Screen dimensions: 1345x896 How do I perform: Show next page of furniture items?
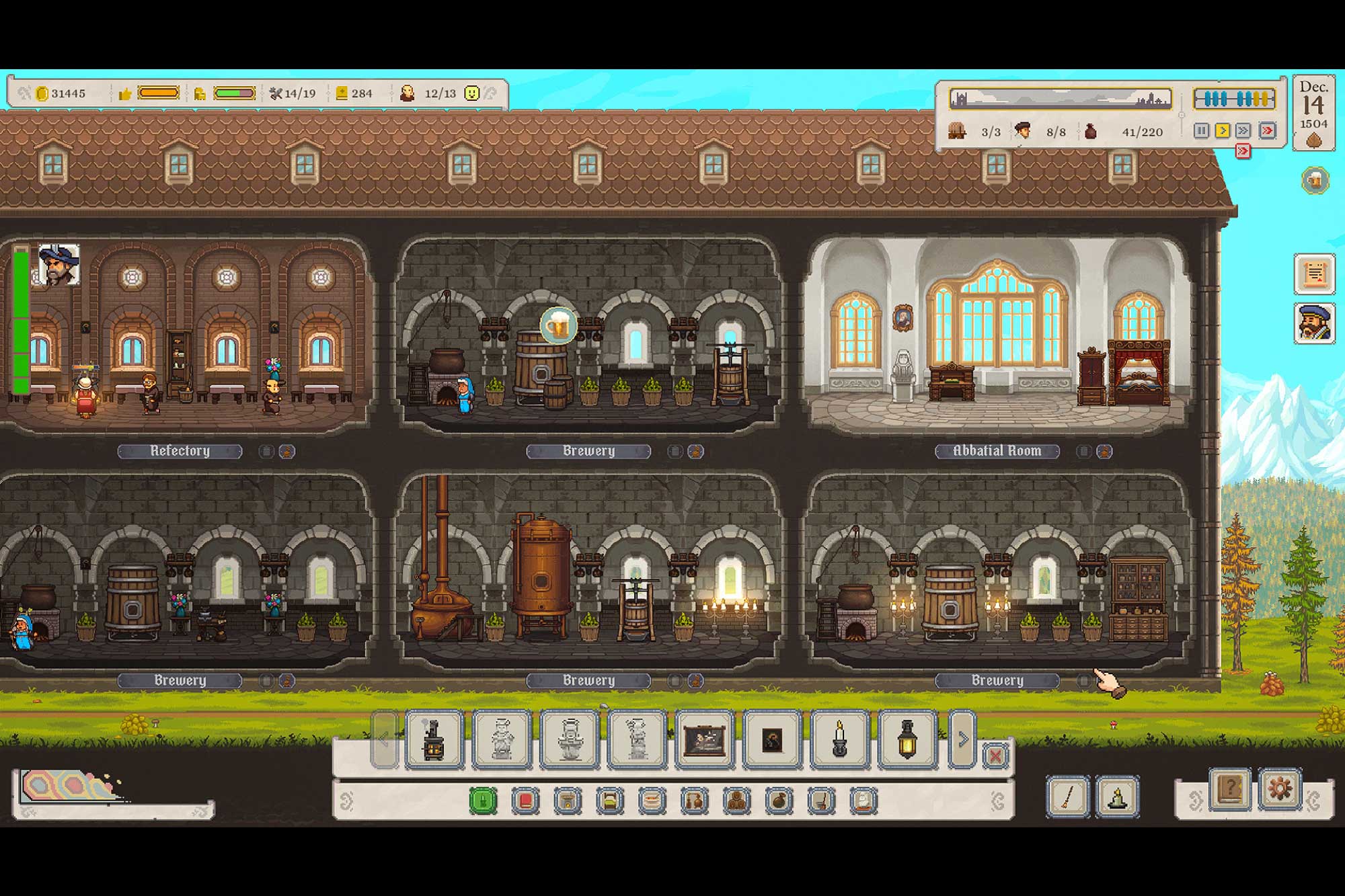point(962,739)
